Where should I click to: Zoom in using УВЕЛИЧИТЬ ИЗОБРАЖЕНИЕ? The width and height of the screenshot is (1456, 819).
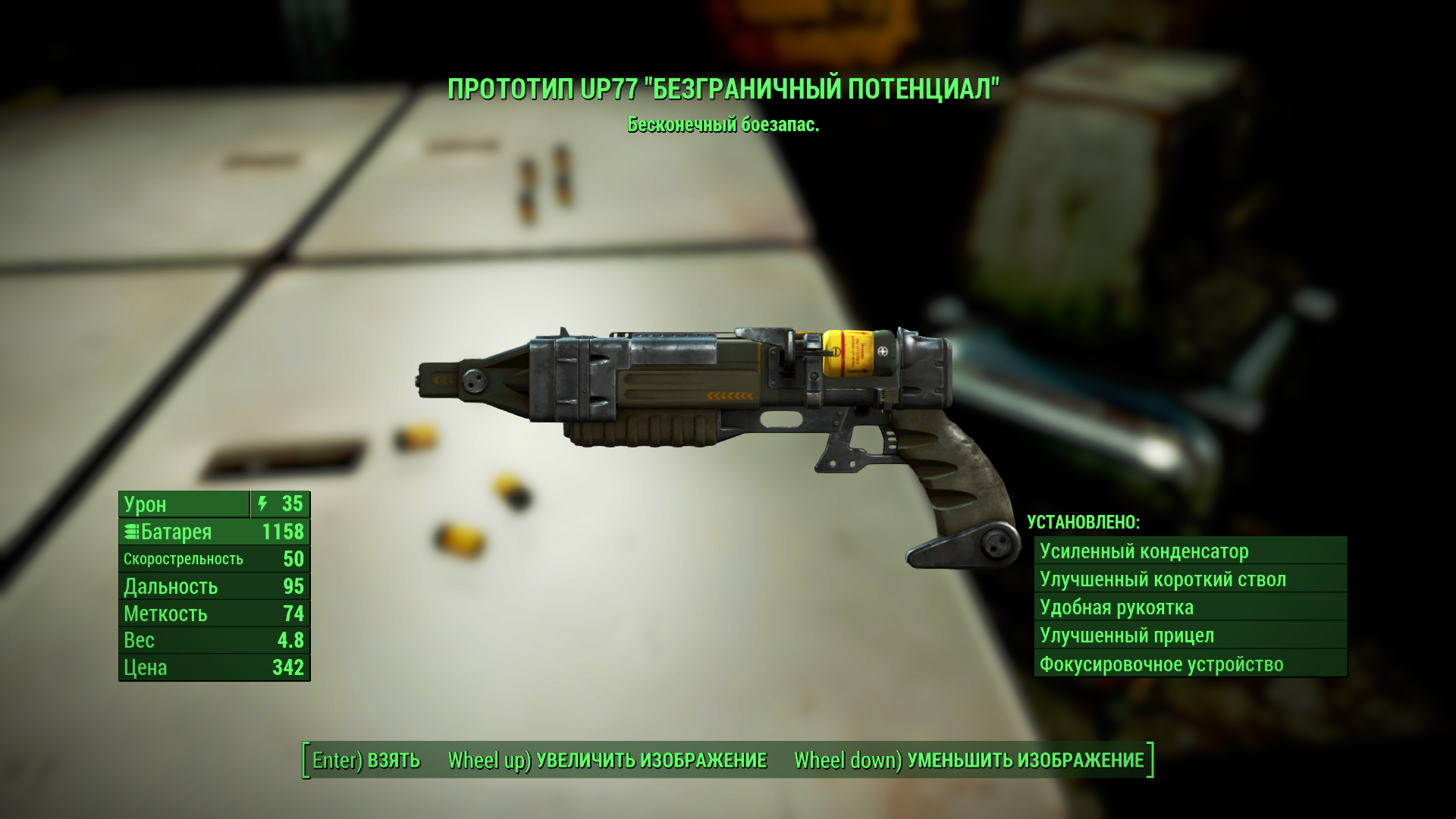click(x=607, y=760)
